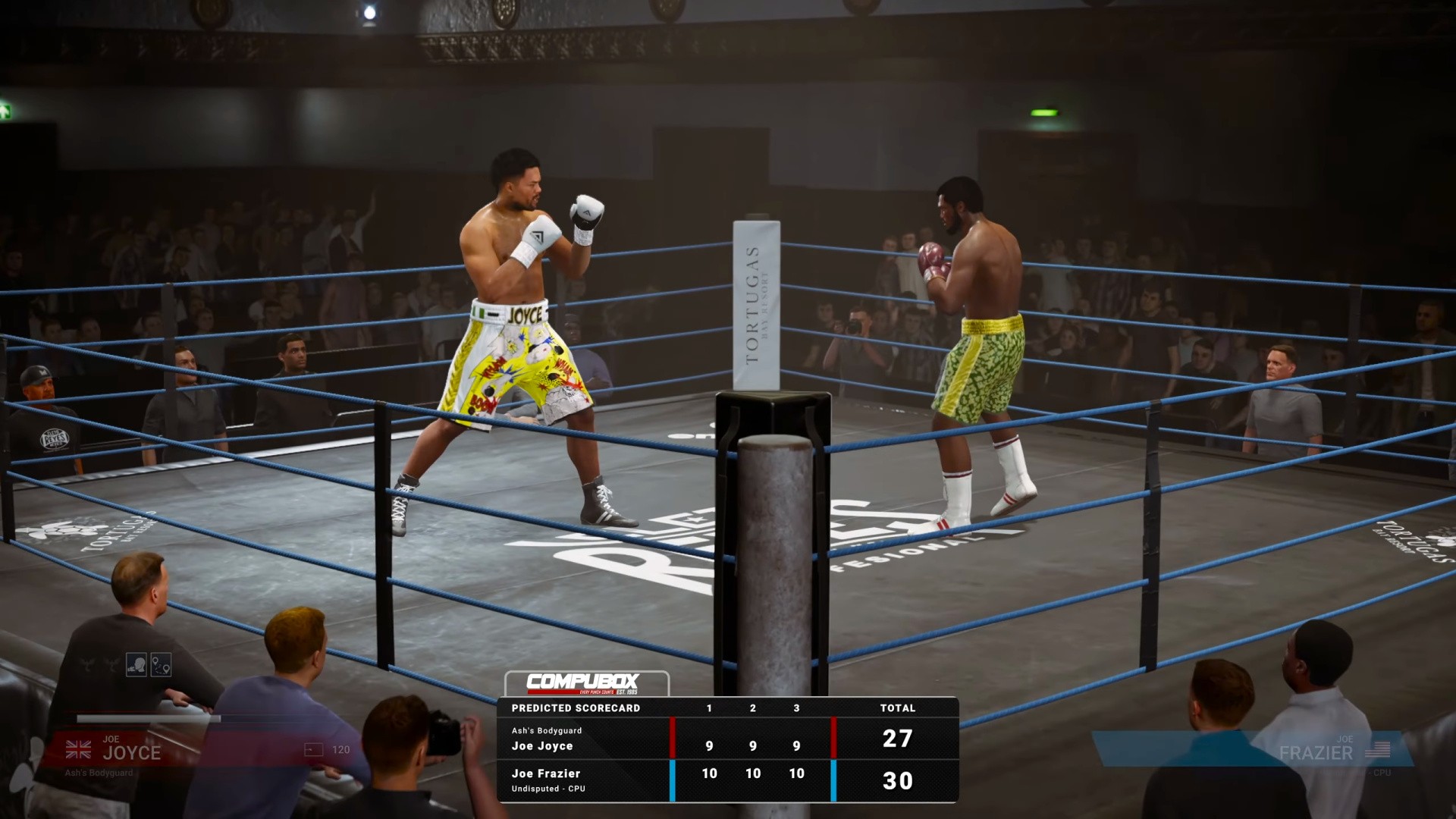Click the blue marker in Joe Frazier's row
Screen dimensions: 1456x819
pos(672,779)
